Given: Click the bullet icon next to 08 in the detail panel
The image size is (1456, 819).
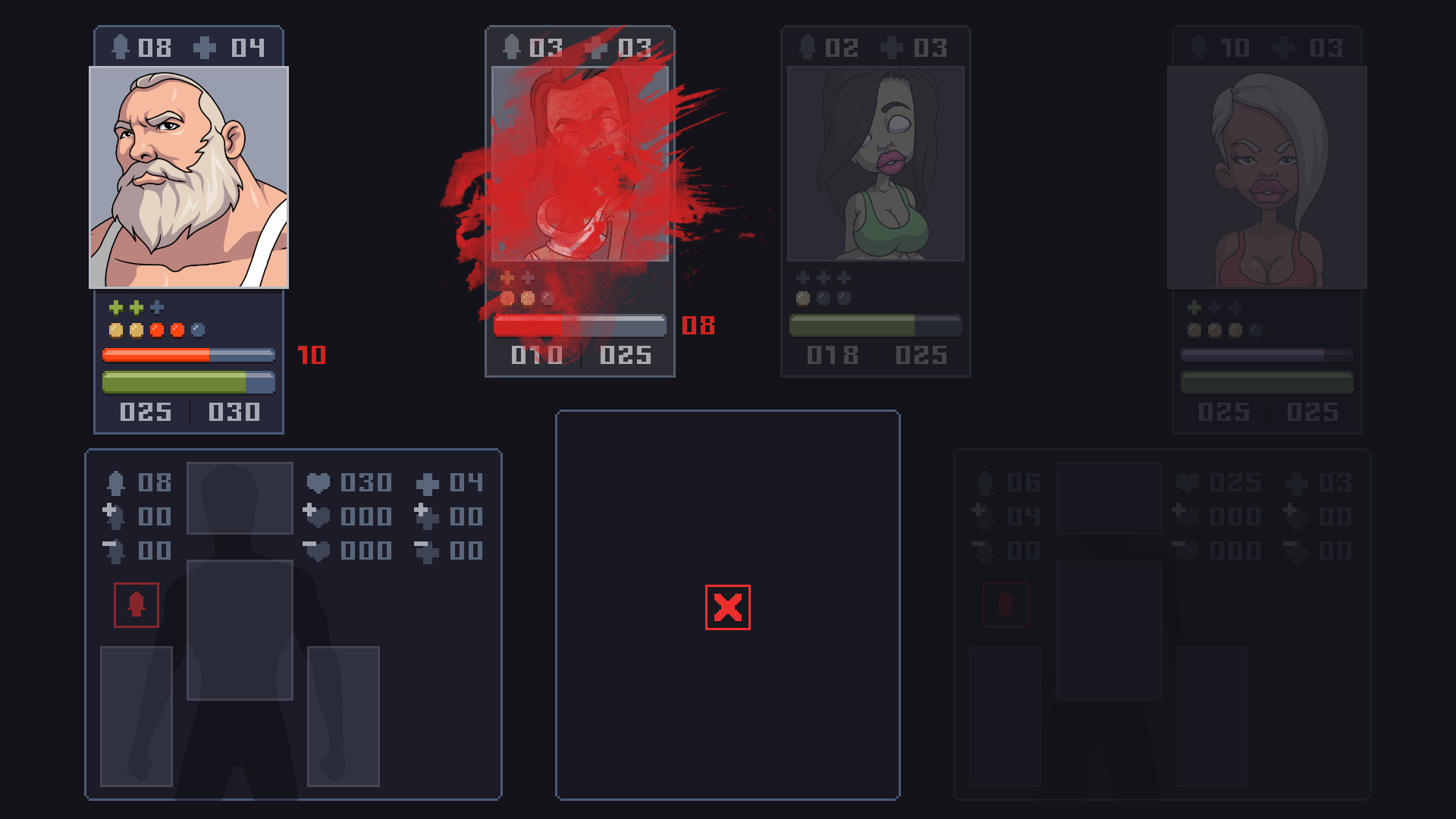Looking at the screenshot, I should pyautogui.click(x=116, y=483).
